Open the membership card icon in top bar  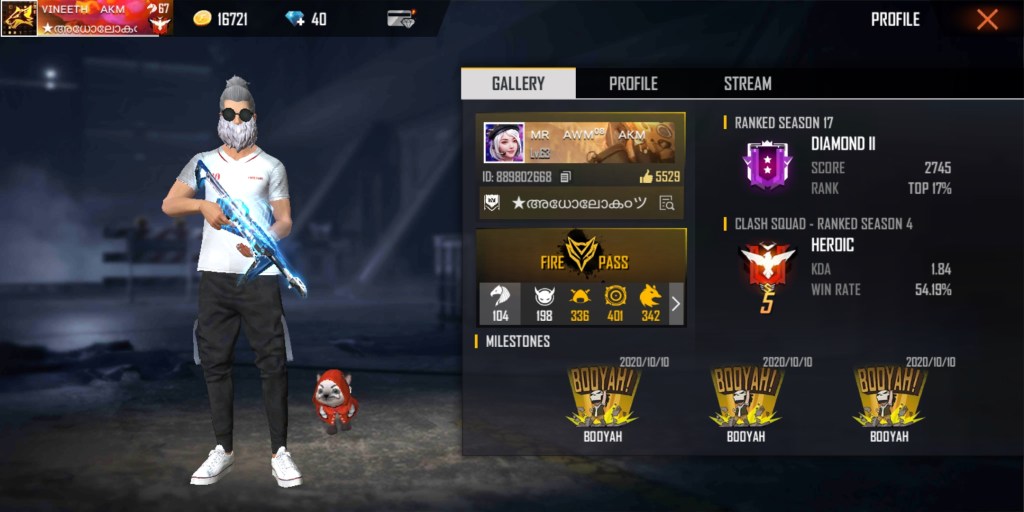[401, 19]
